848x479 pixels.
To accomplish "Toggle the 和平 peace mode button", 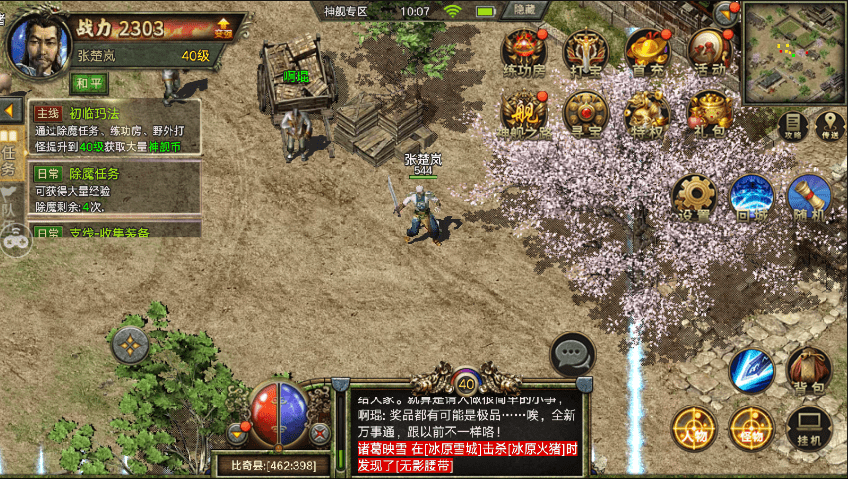I will [x=91, y=82].
